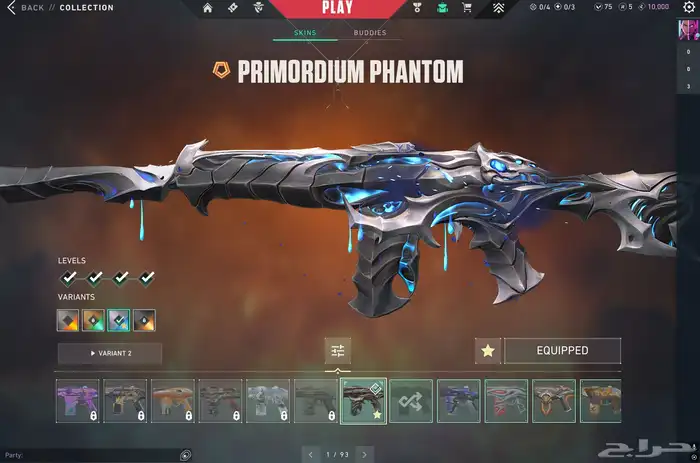Select the blue-purple Phantom skin after shuffle tile
This screenshot has width=700, height=463.
tap(459, 401)
